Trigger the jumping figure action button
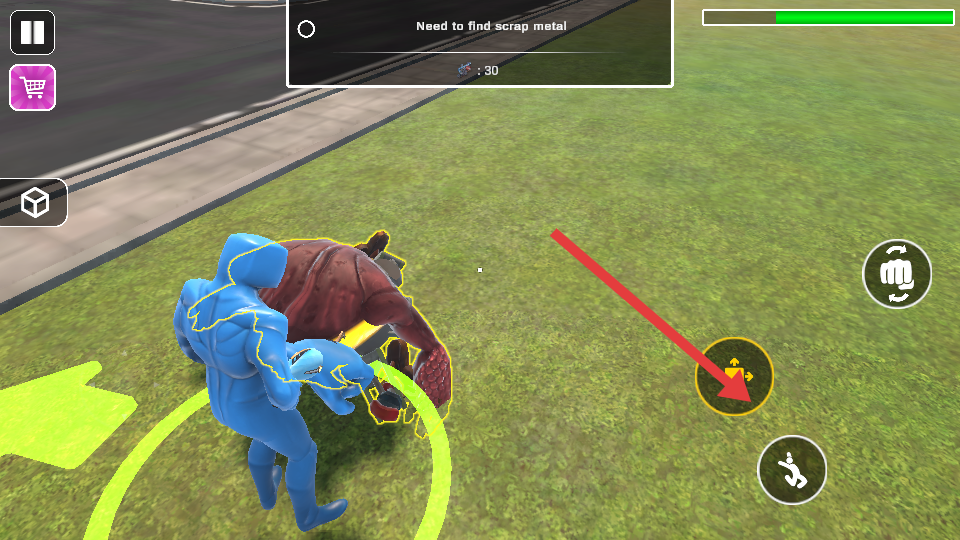The height and width of the screenshot is (540, 960). pos(792,469)
